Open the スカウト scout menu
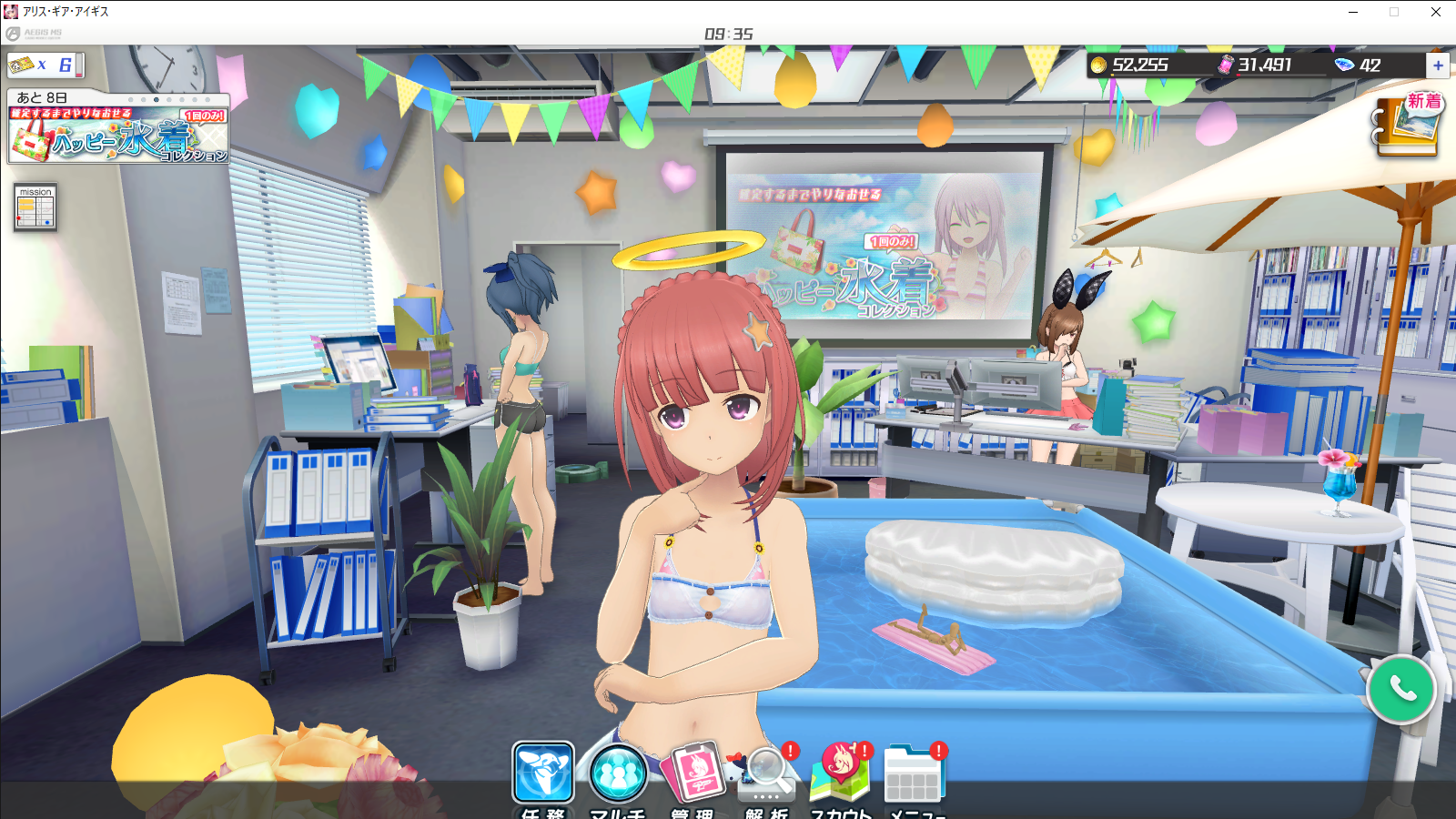1456x819 pixels. [842, 773]
